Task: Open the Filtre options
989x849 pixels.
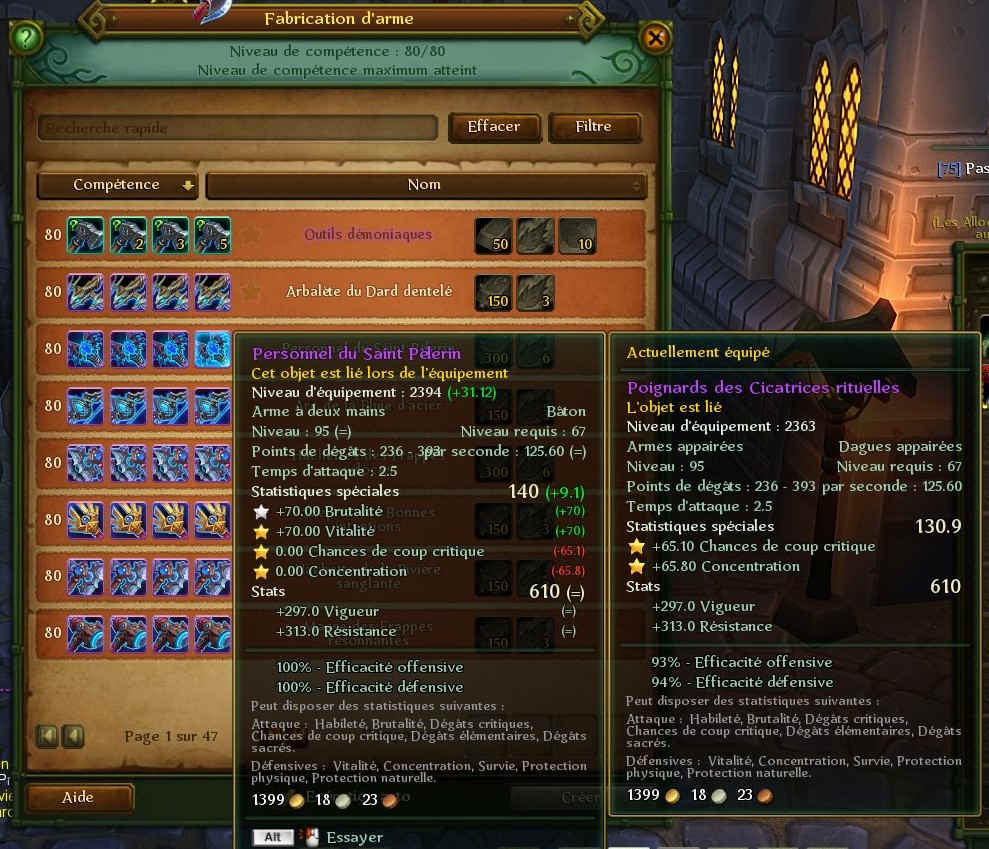Action: 593,127
